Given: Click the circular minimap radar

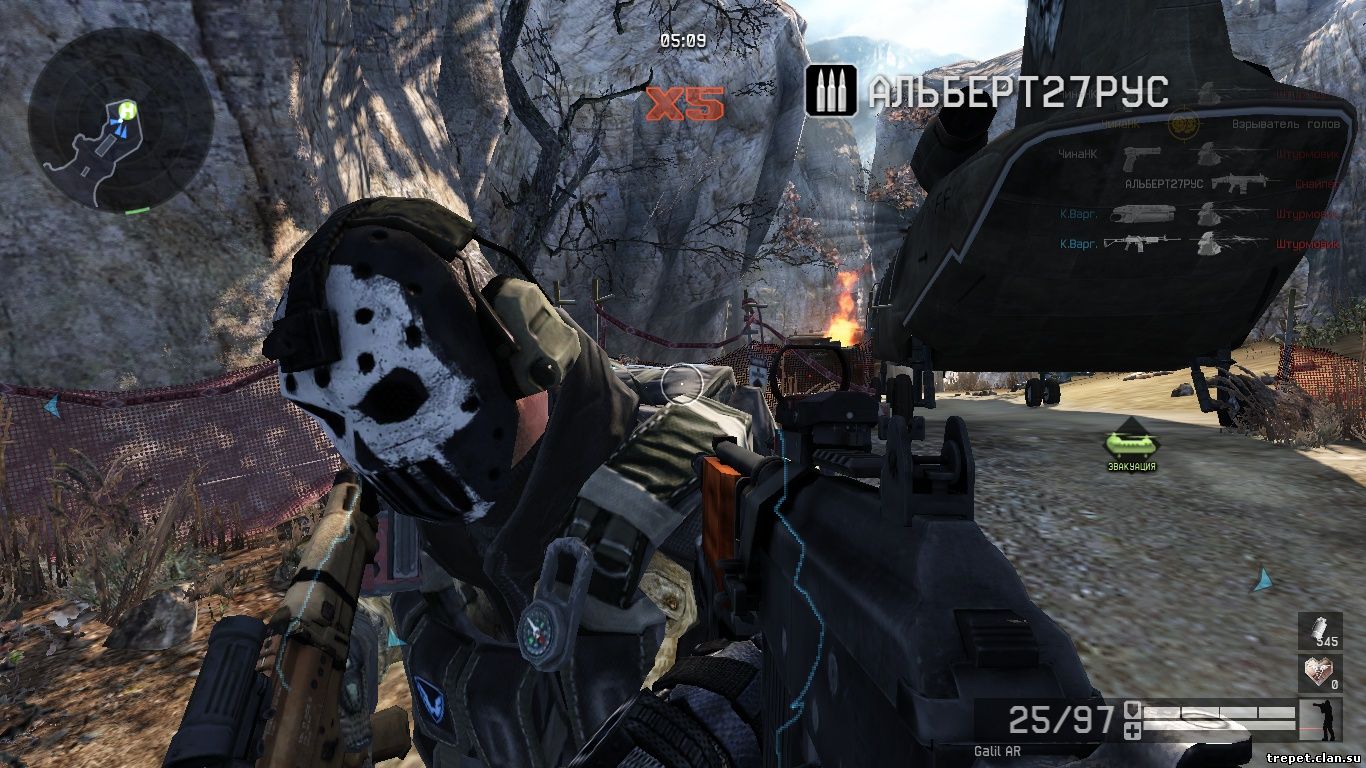Looking at the screenshot, I should click(x=120, y=120).
